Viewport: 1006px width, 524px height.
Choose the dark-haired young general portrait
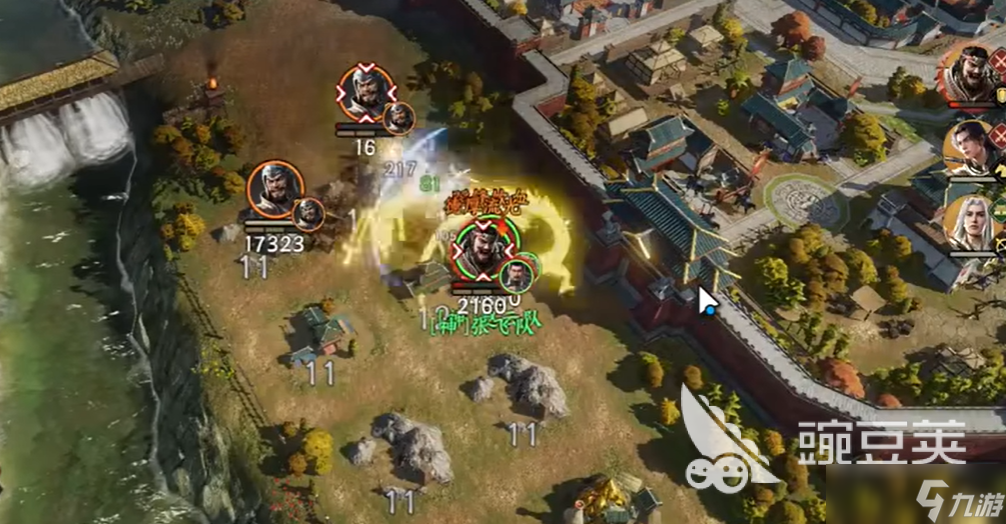pos(971,148)
